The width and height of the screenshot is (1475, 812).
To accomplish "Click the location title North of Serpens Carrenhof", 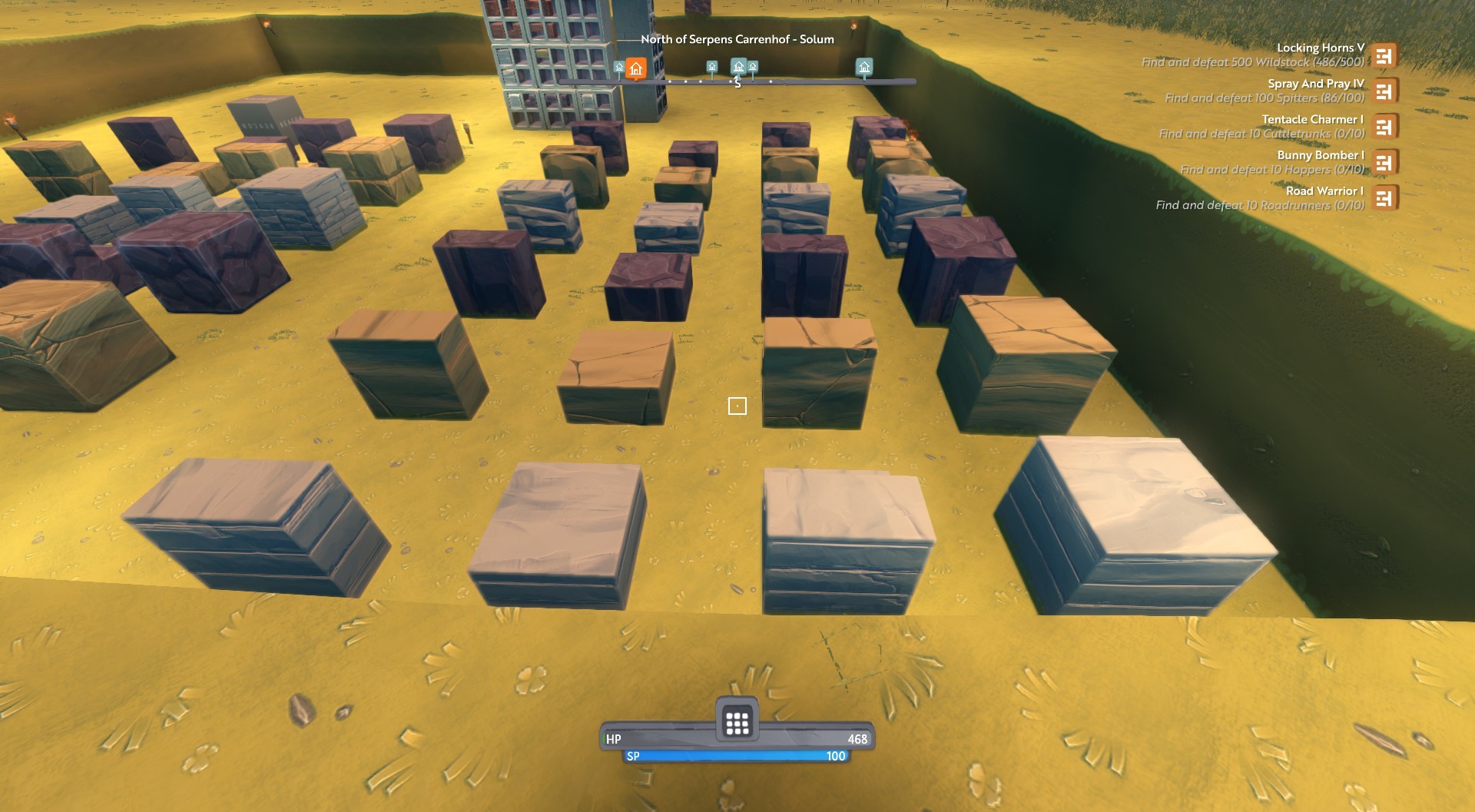I will (x=737, y=38).
